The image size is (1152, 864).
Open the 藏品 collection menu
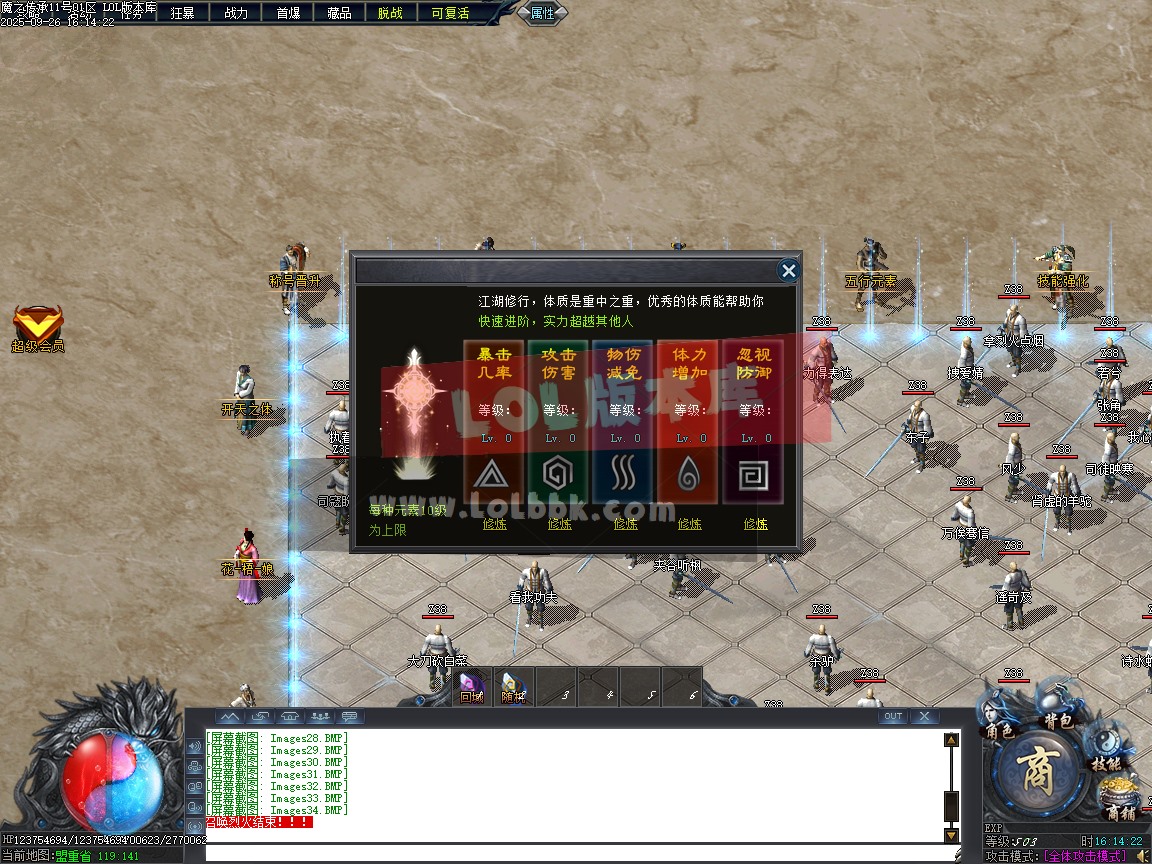click(339, 13)
